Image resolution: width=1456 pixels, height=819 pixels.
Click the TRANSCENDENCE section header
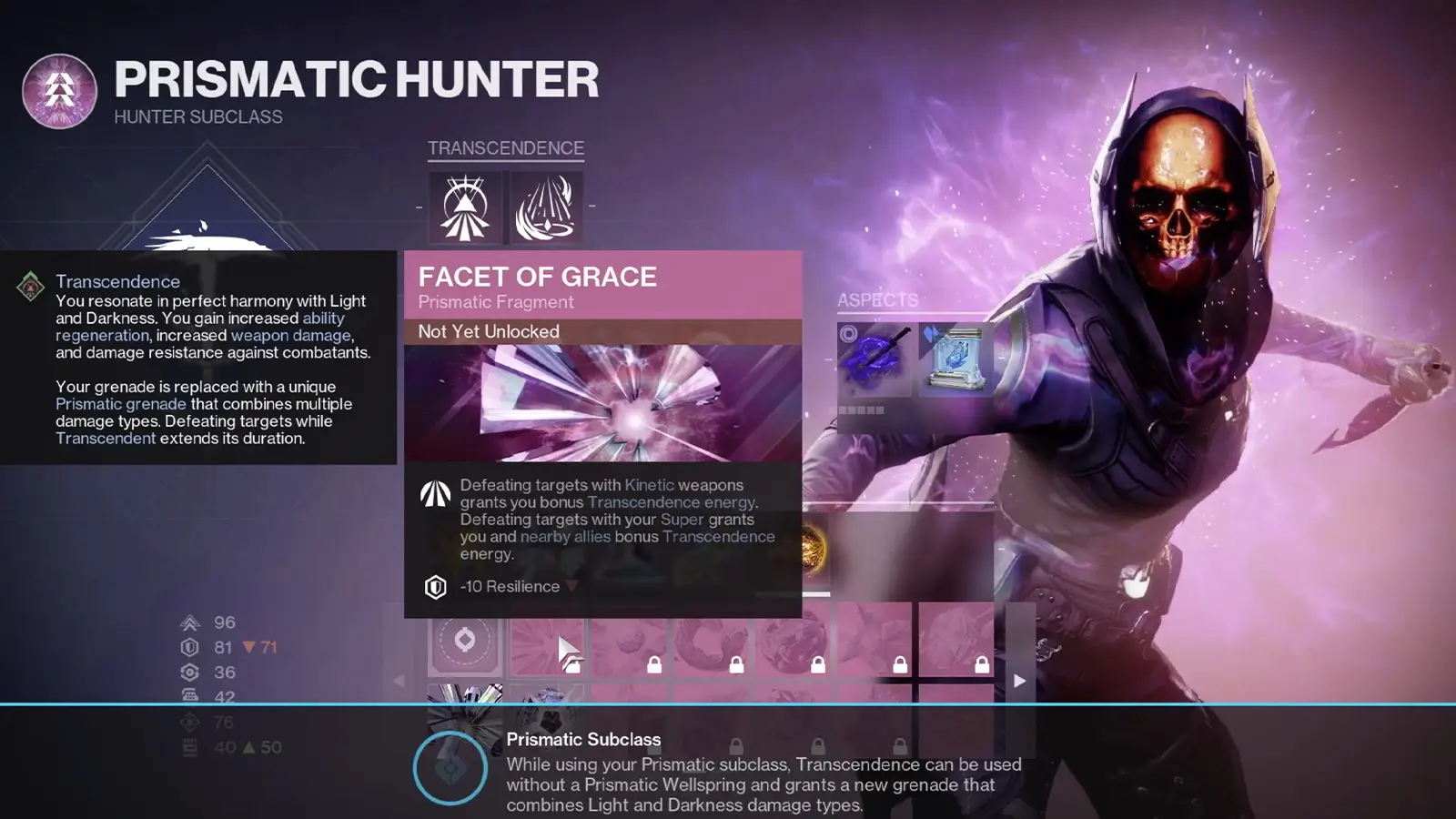tap(506, 147)
